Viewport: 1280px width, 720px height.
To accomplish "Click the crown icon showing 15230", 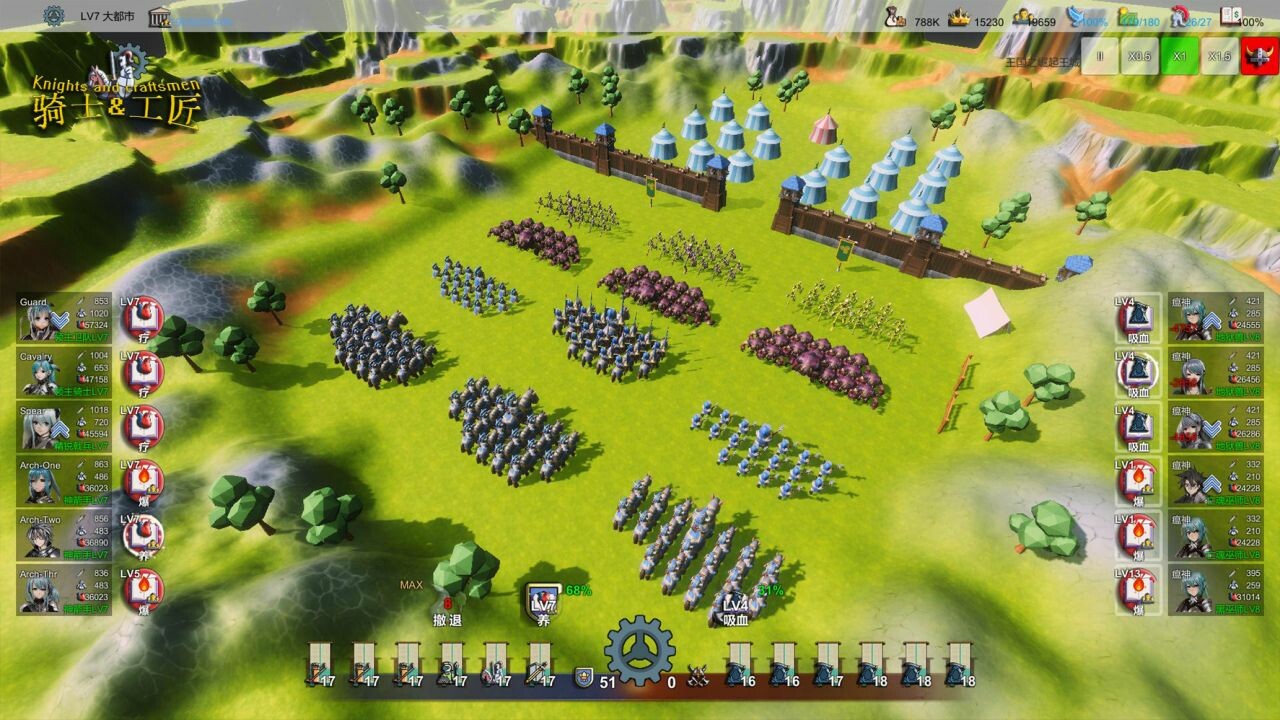I will [x=957, y=16].
